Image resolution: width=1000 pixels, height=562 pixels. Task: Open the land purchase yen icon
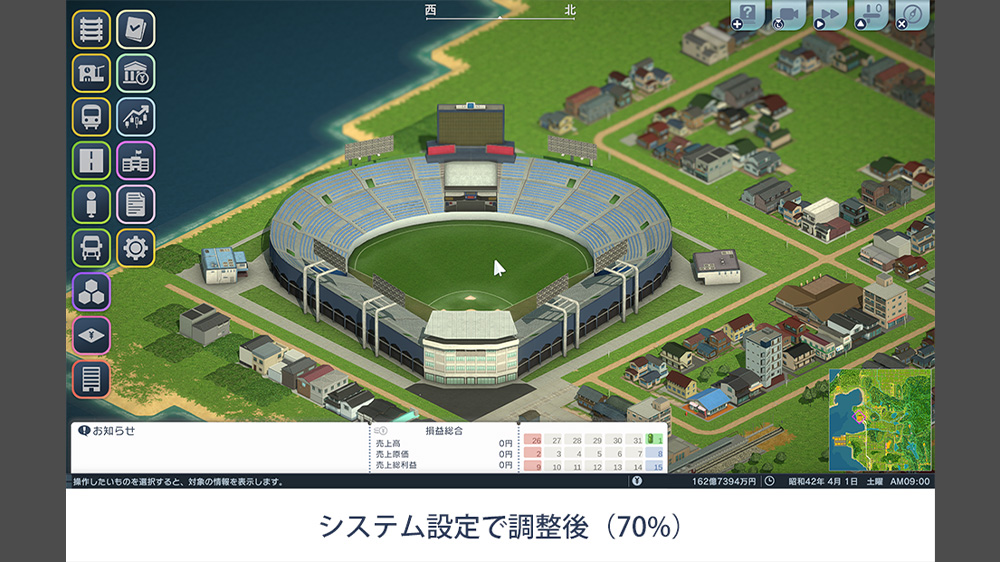(91, 336)
